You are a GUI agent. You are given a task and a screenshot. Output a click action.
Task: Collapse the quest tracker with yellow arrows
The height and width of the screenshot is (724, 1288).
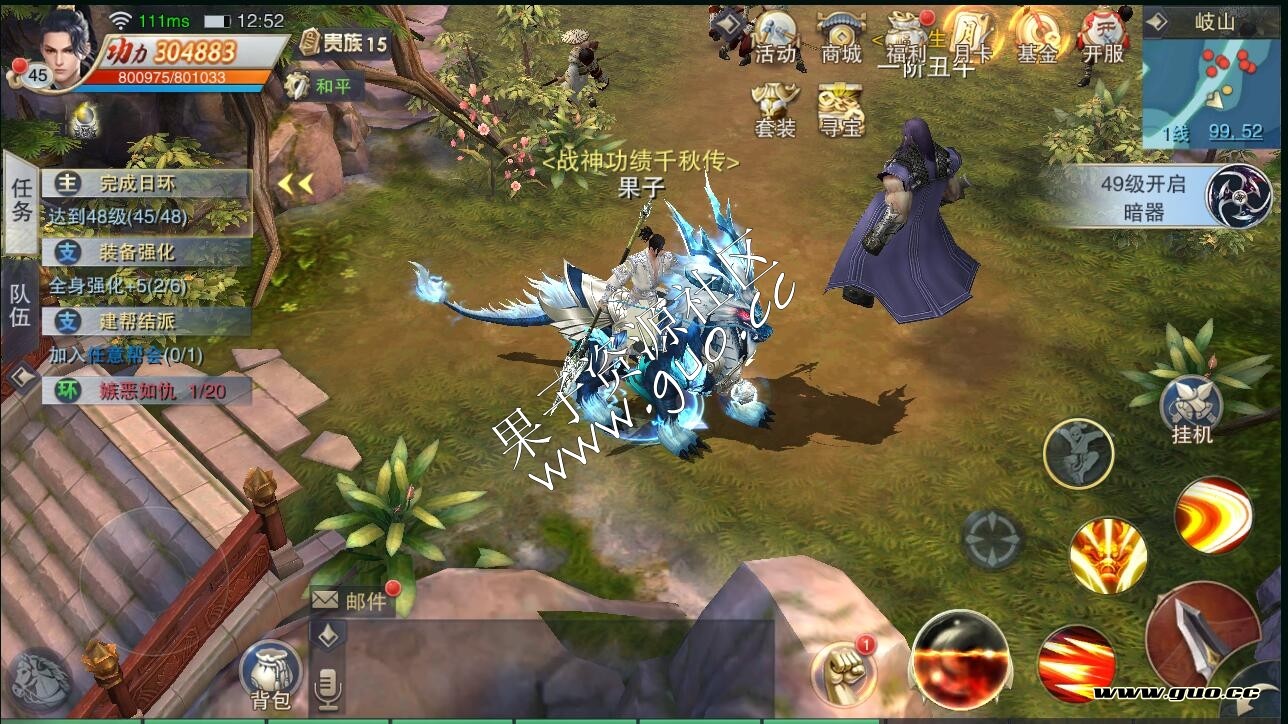pos(296,184)
